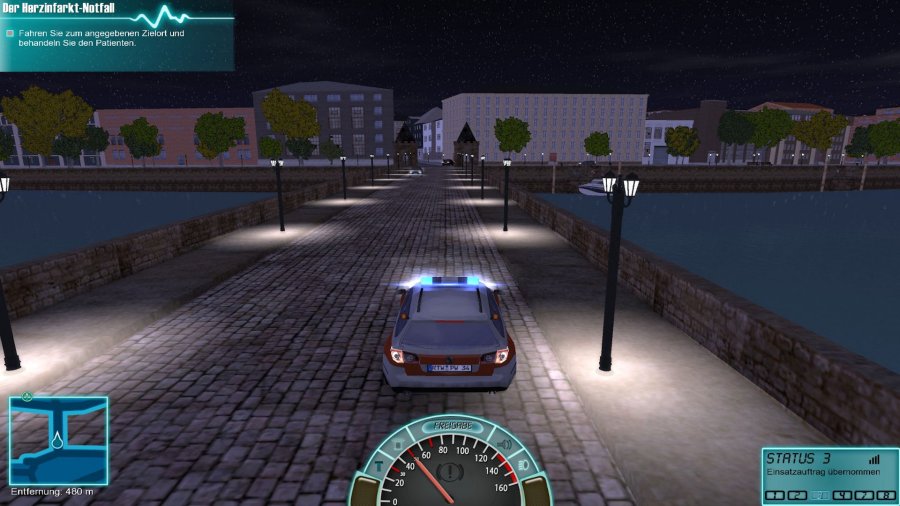The width and height of the screenshot is (900, 506).
Task: Choose status 8 on the radio panel
Action: (887, 495)
